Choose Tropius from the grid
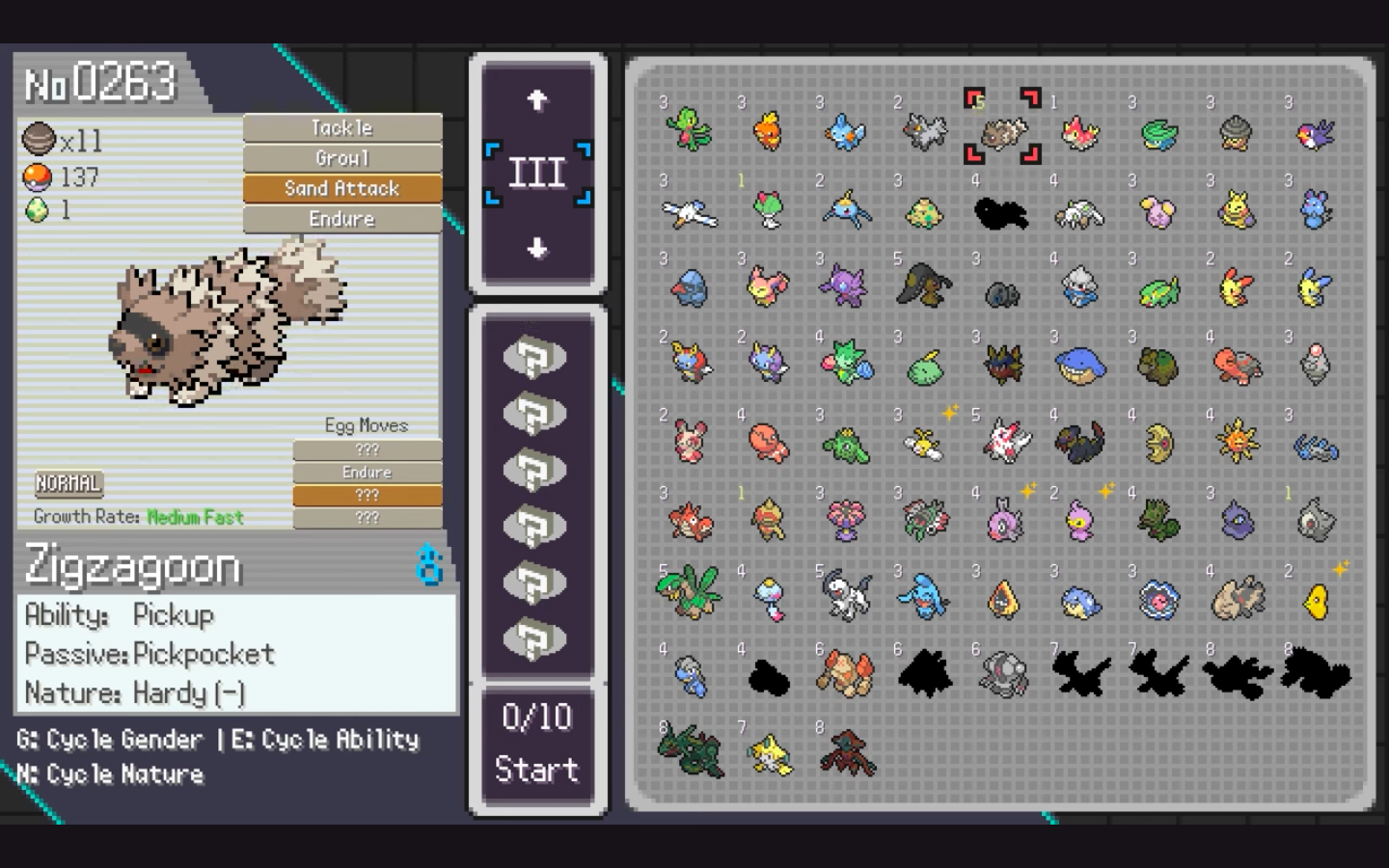The width and height of the screenshot is (1389, 868). coord(689,595)
